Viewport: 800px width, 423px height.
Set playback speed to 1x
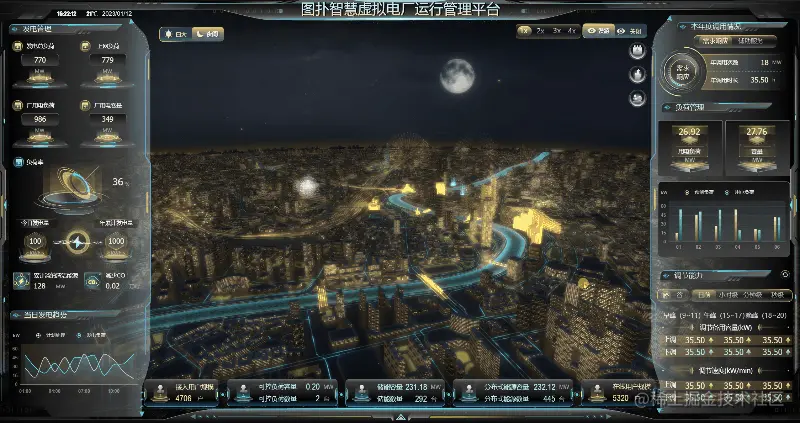(524, 31)
